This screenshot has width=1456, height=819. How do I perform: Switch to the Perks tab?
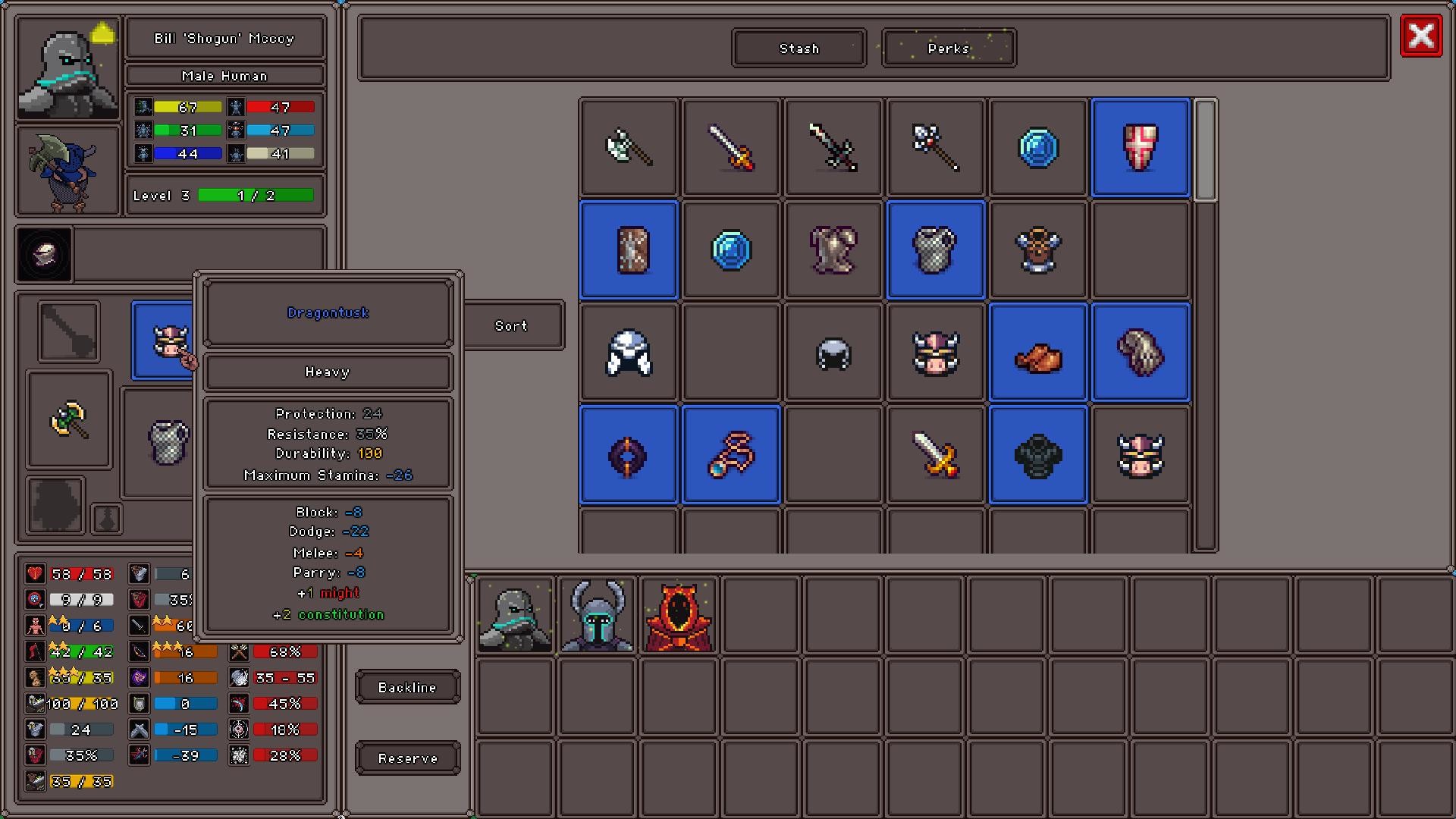pyautogui.click(x=948, y=48)
